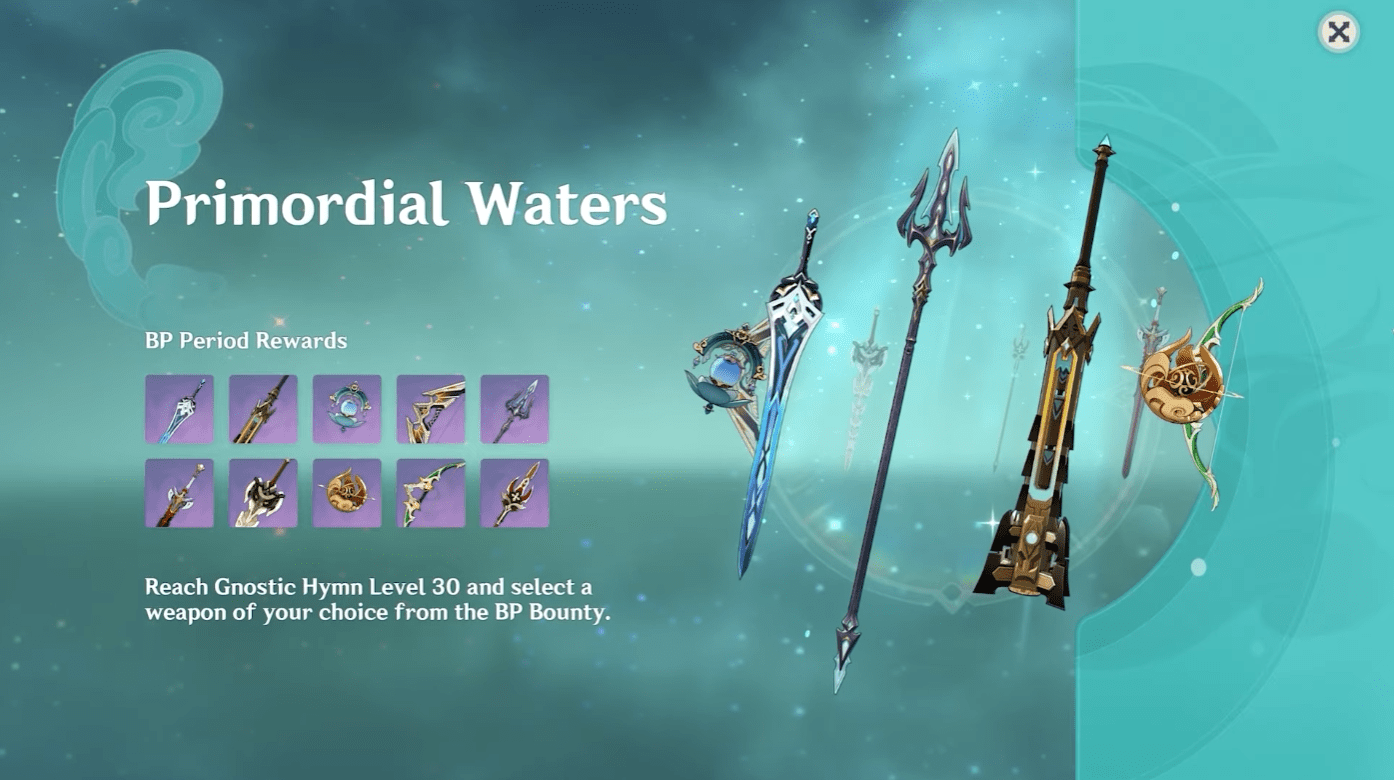Pick the golden Viridescent Hunt bow icon

(432, 409)
